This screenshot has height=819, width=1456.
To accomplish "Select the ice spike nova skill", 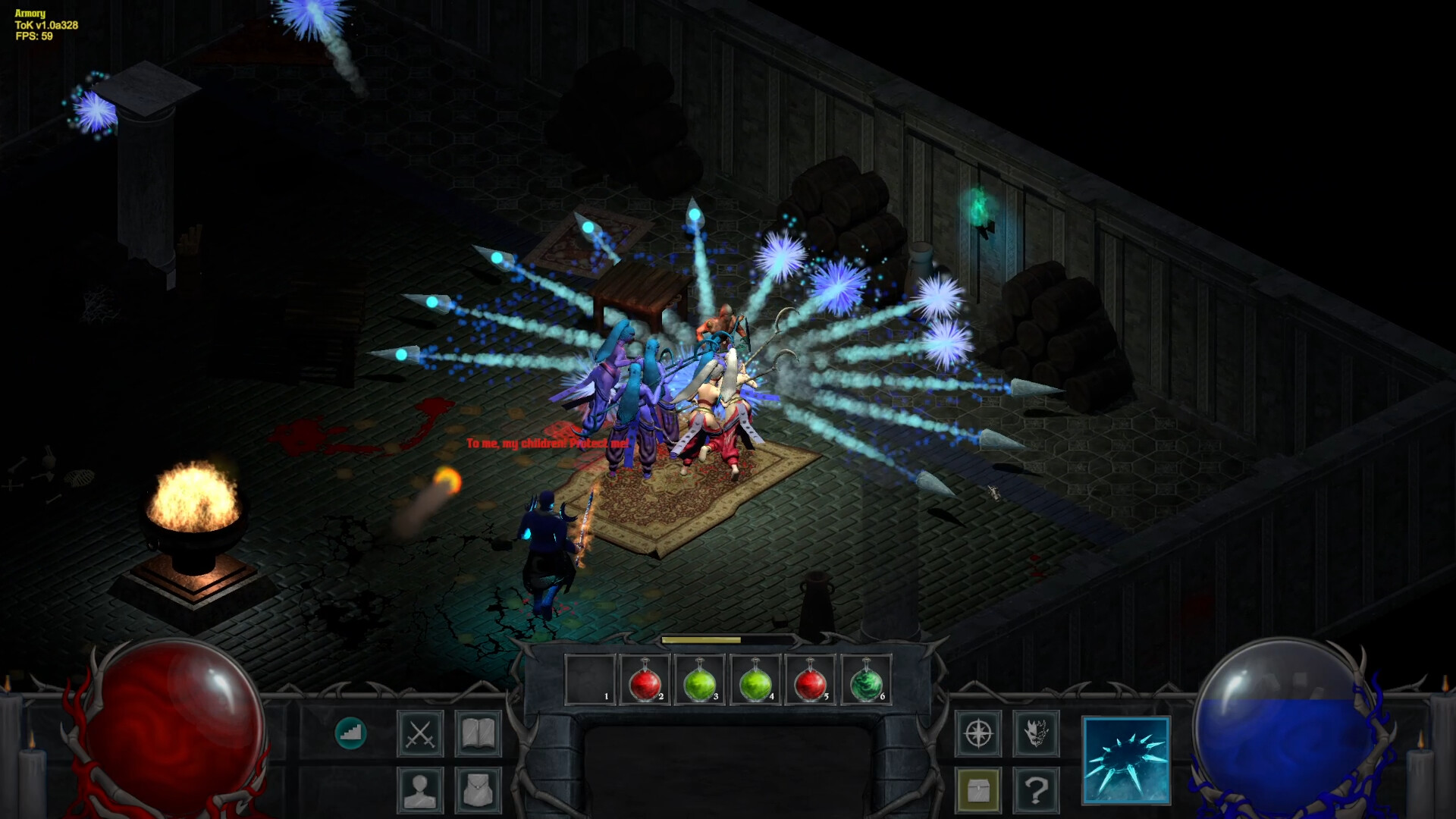I will point(1126,760).
